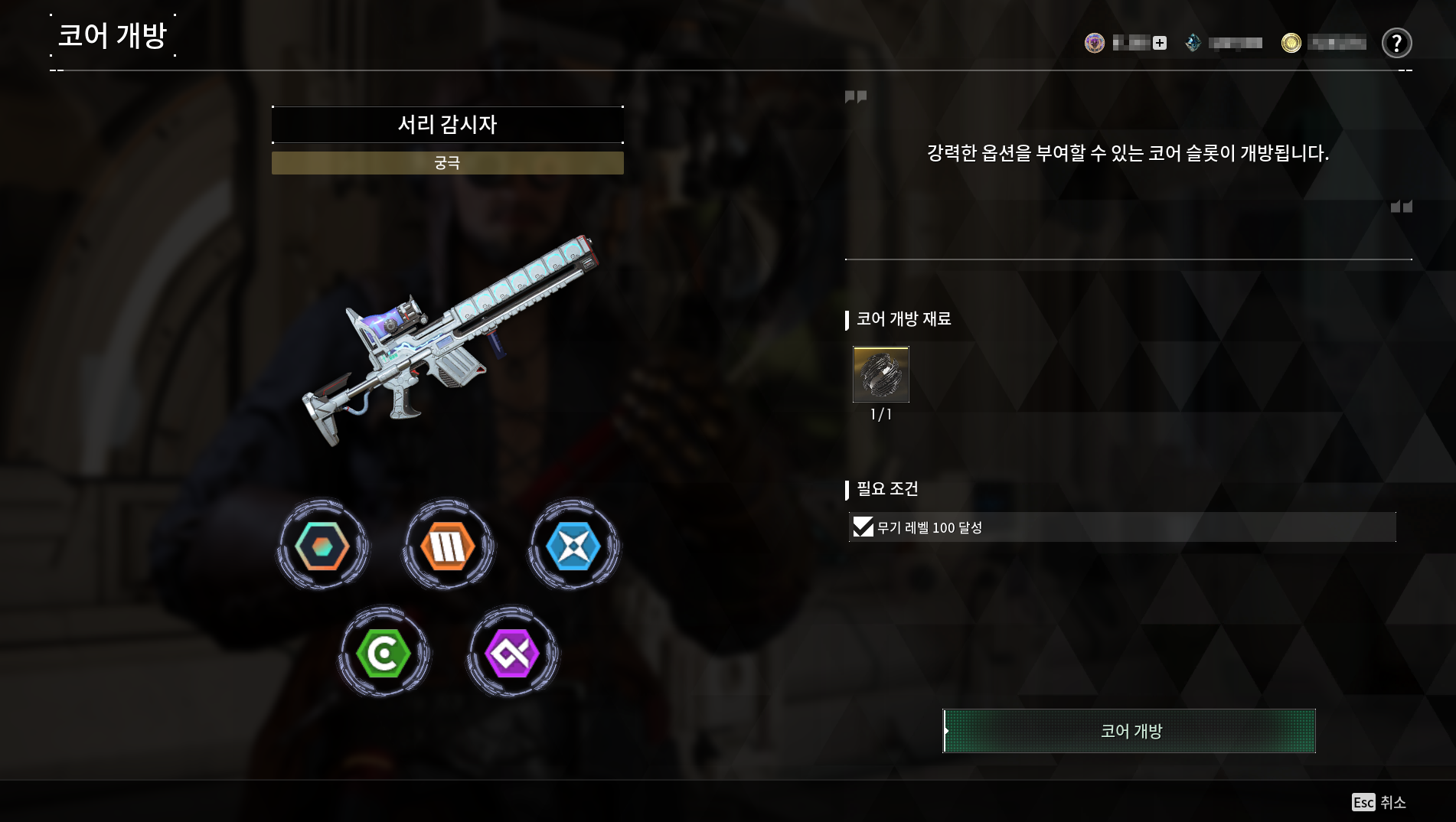Select the orange striped hexagon core slot
Image resolution: width=1456 pixels, height=822 pixels.
point(447,544)
